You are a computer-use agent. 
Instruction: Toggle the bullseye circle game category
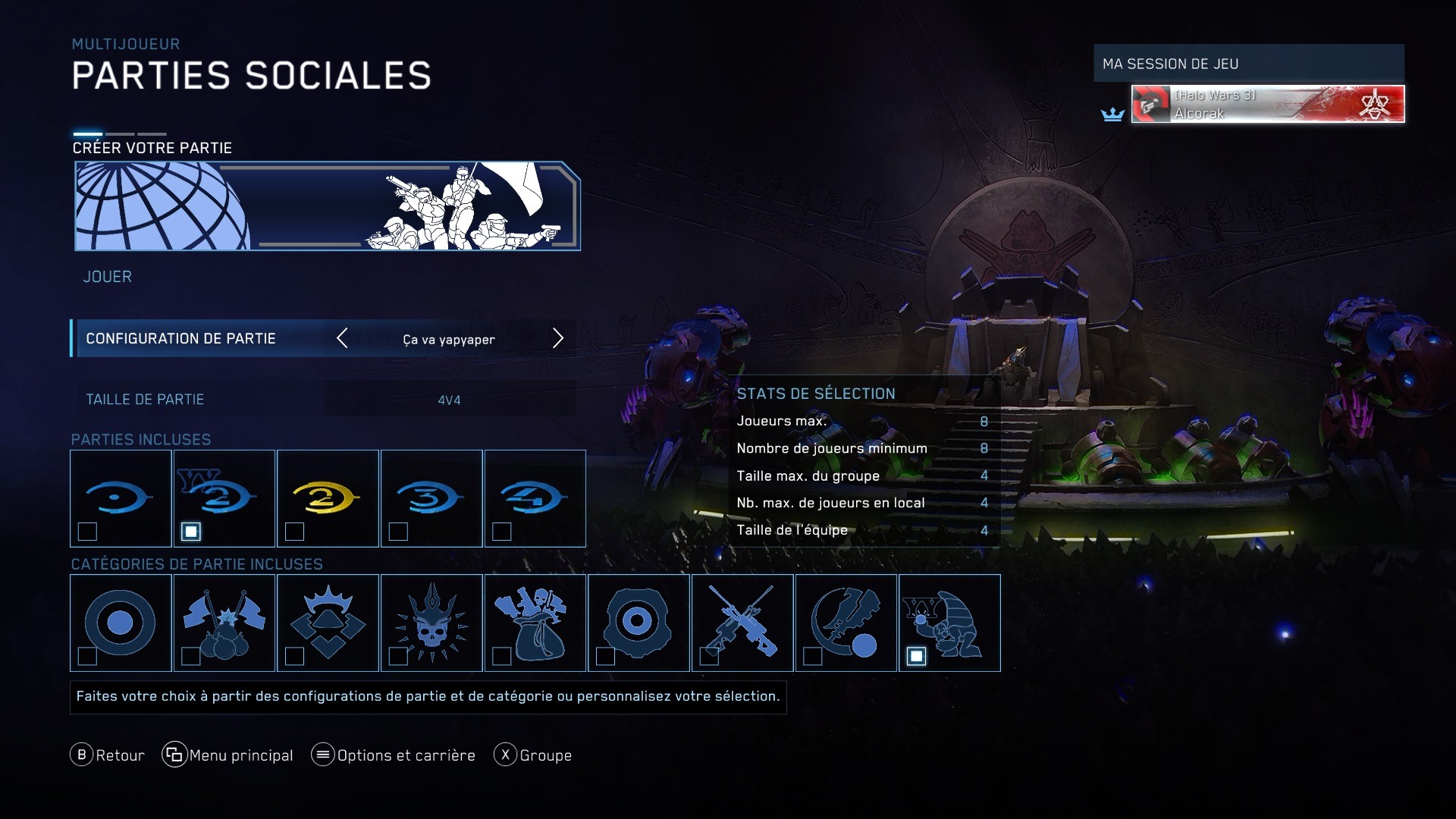click(x=121, y=623)
